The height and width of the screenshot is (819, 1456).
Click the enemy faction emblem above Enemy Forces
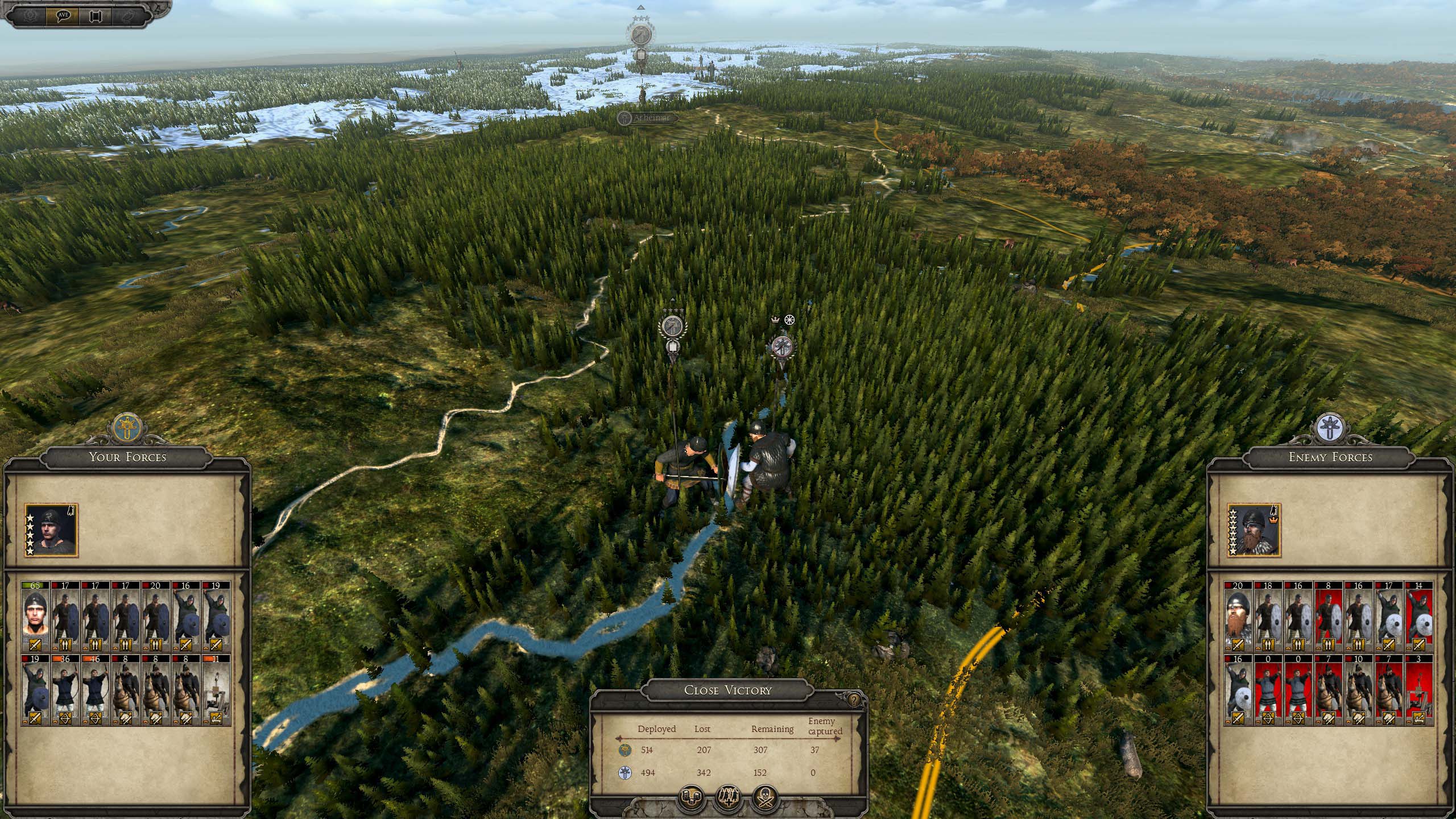coord(1331,427)
